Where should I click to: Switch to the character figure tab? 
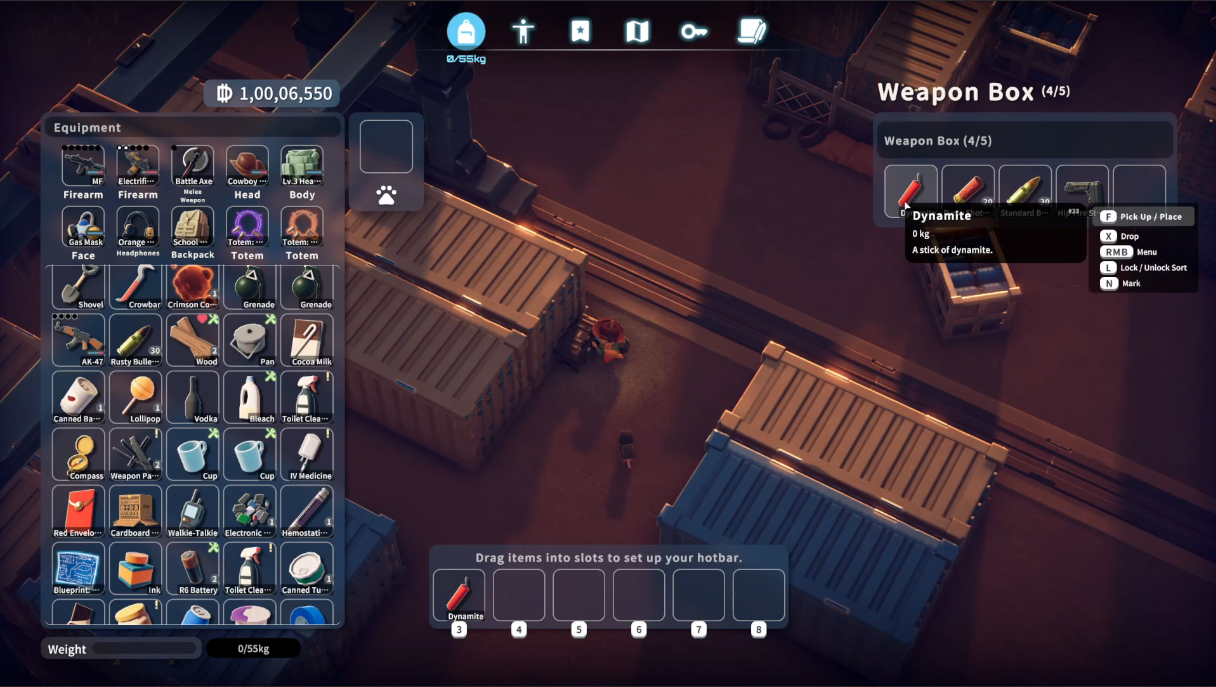[x=523, y=31]
